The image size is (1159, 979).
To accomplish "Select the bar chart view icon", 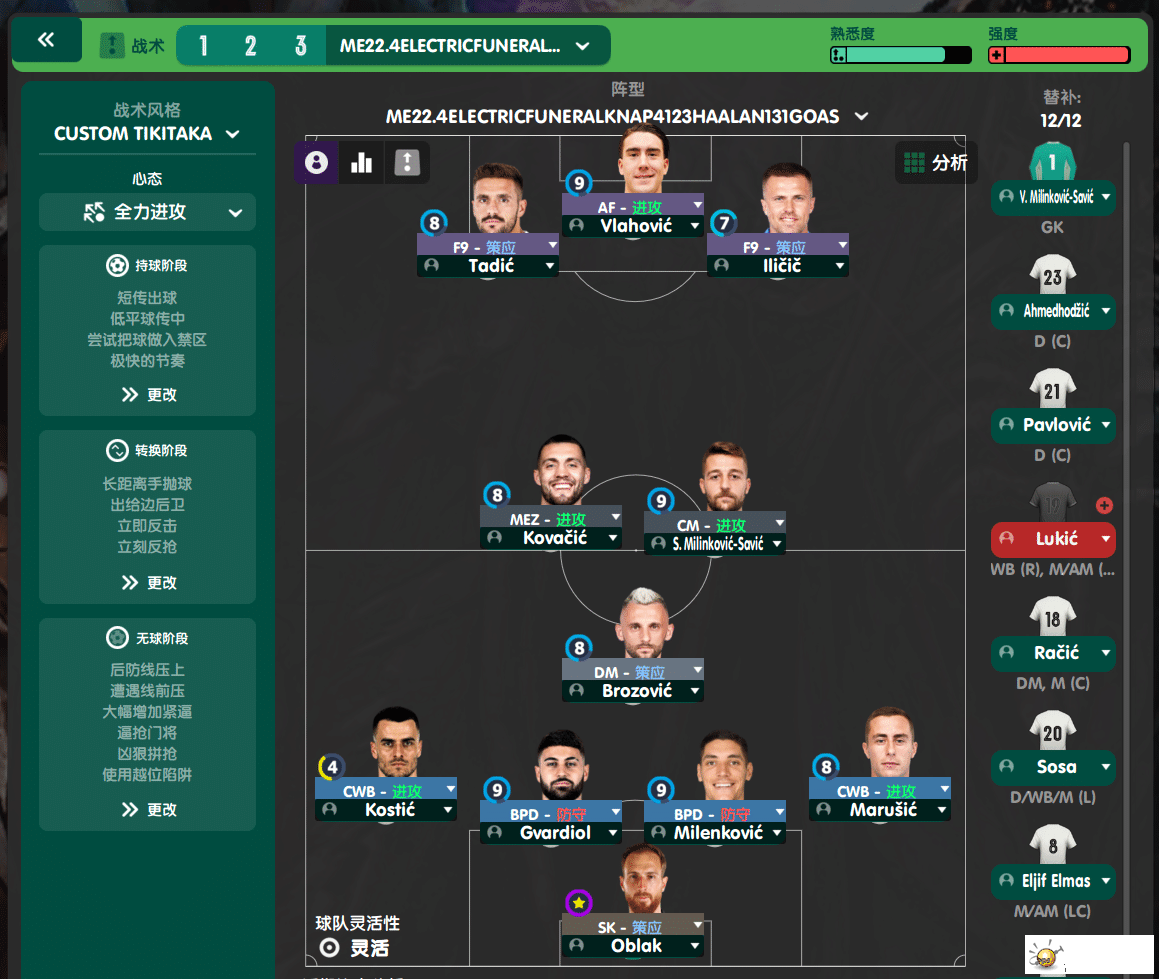I will (361, 162).
